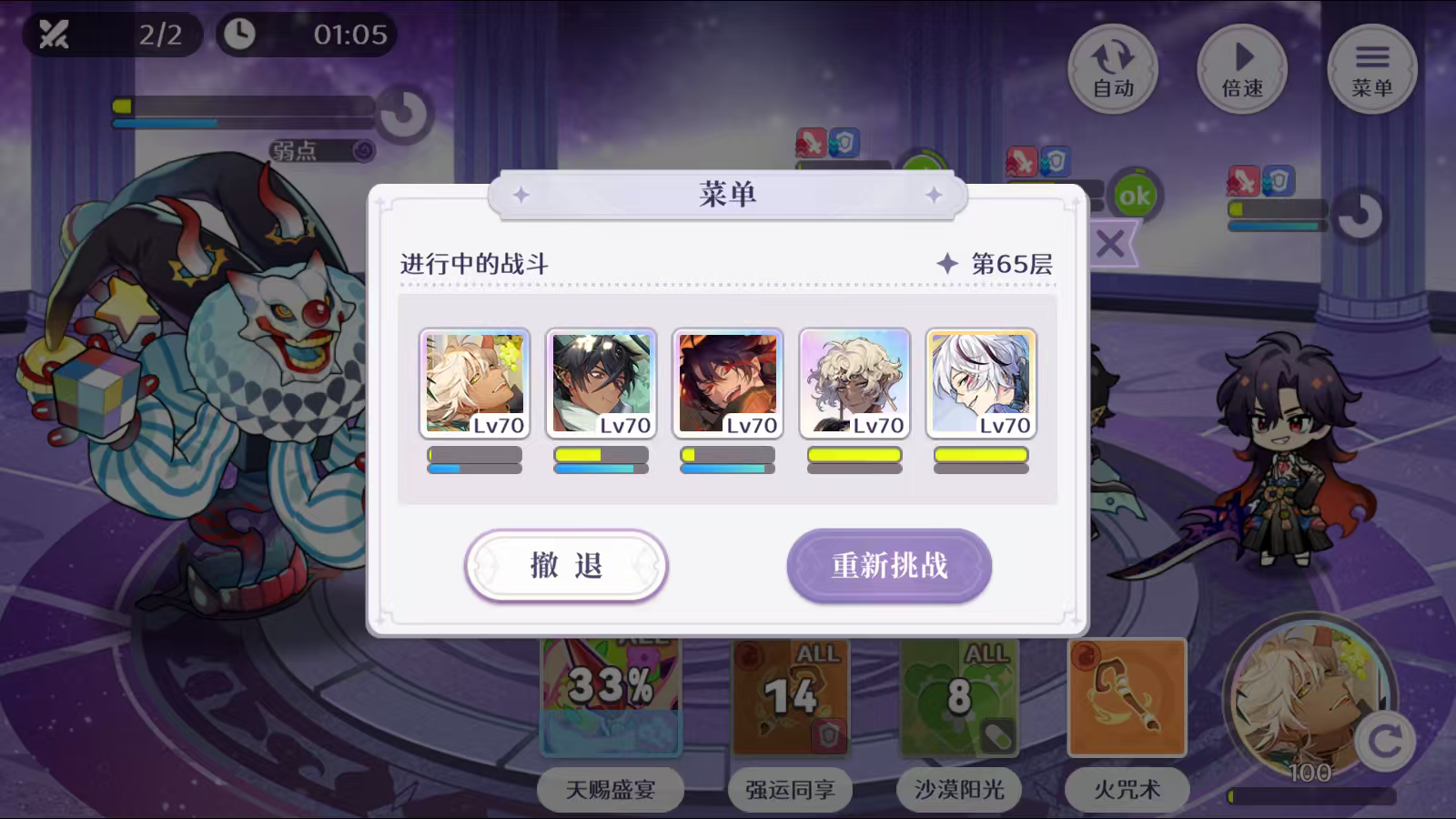
Task: Cast the 火咒术 fire spell skill icon
Action: 1126,696
